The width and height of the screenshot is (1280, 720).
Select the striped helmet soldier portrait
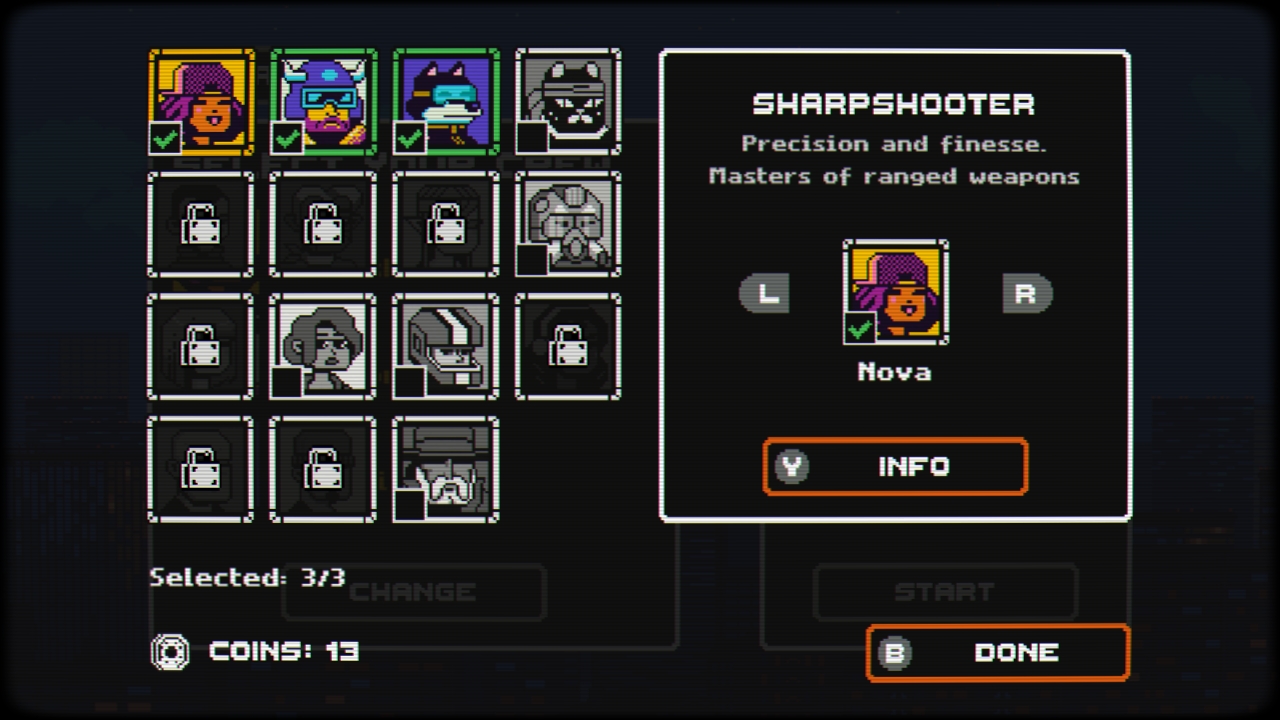click(x=445, y=346)
